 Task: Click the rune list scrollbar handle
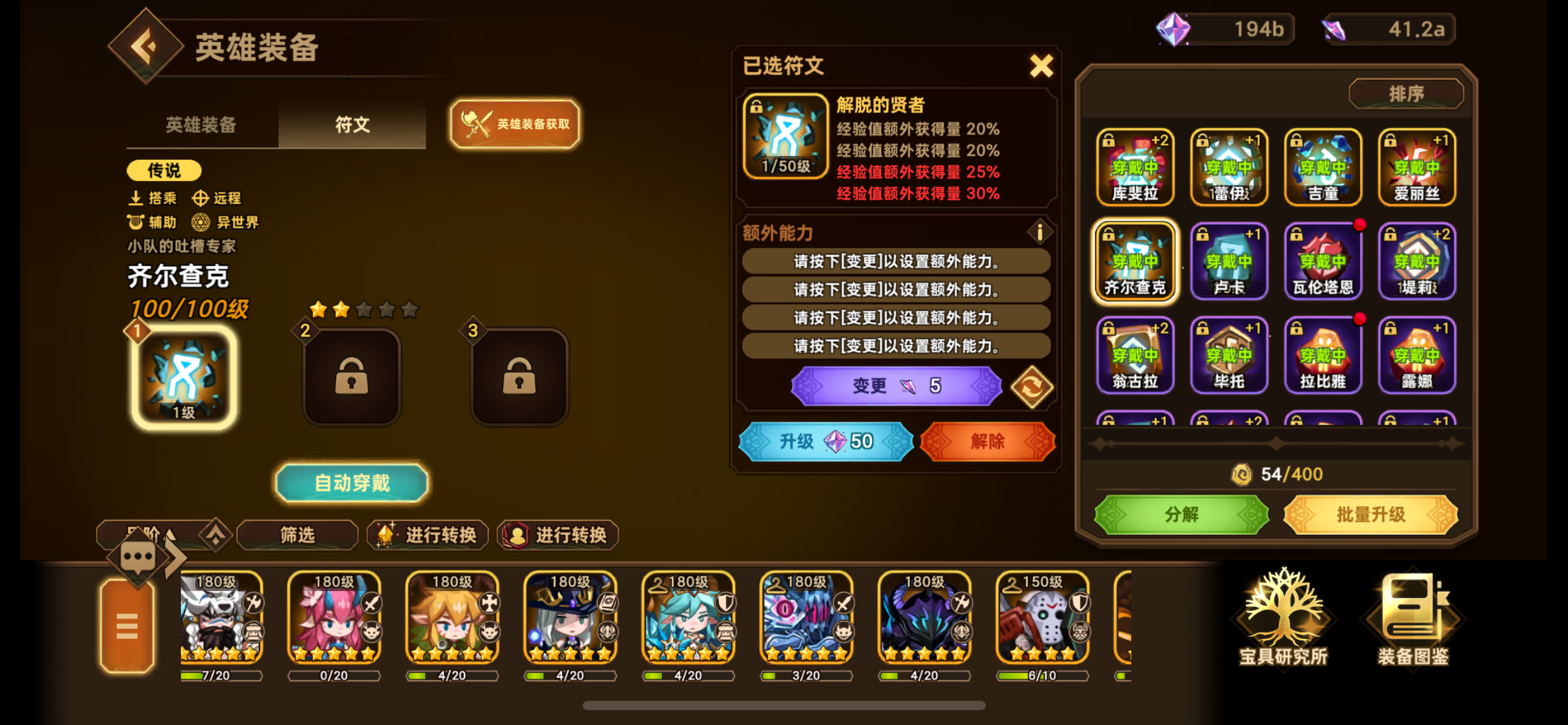[1276, 443]
